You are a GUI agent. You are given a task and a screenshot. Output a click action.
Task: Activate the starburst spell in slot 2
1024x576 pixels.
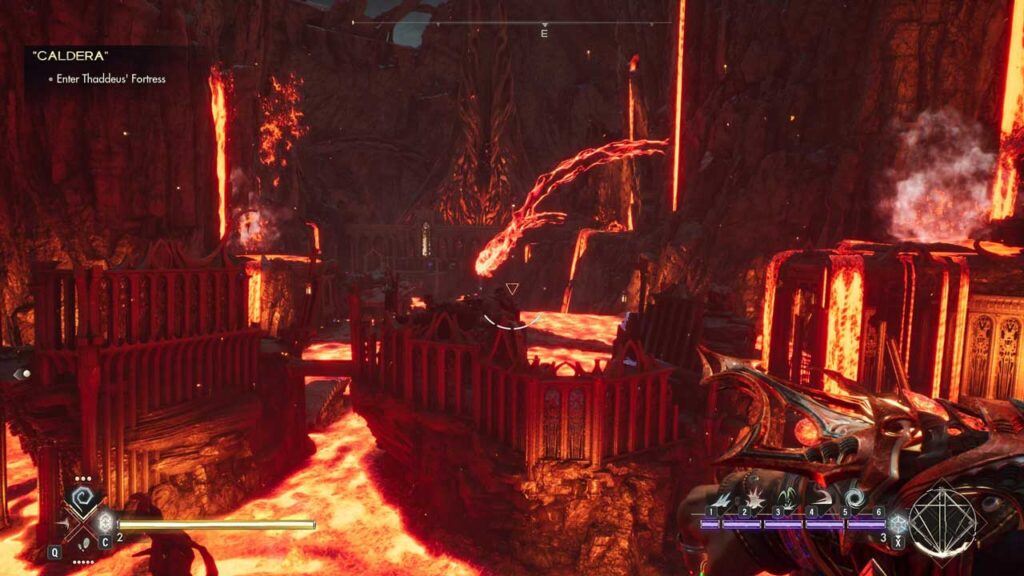click(757, 497)
